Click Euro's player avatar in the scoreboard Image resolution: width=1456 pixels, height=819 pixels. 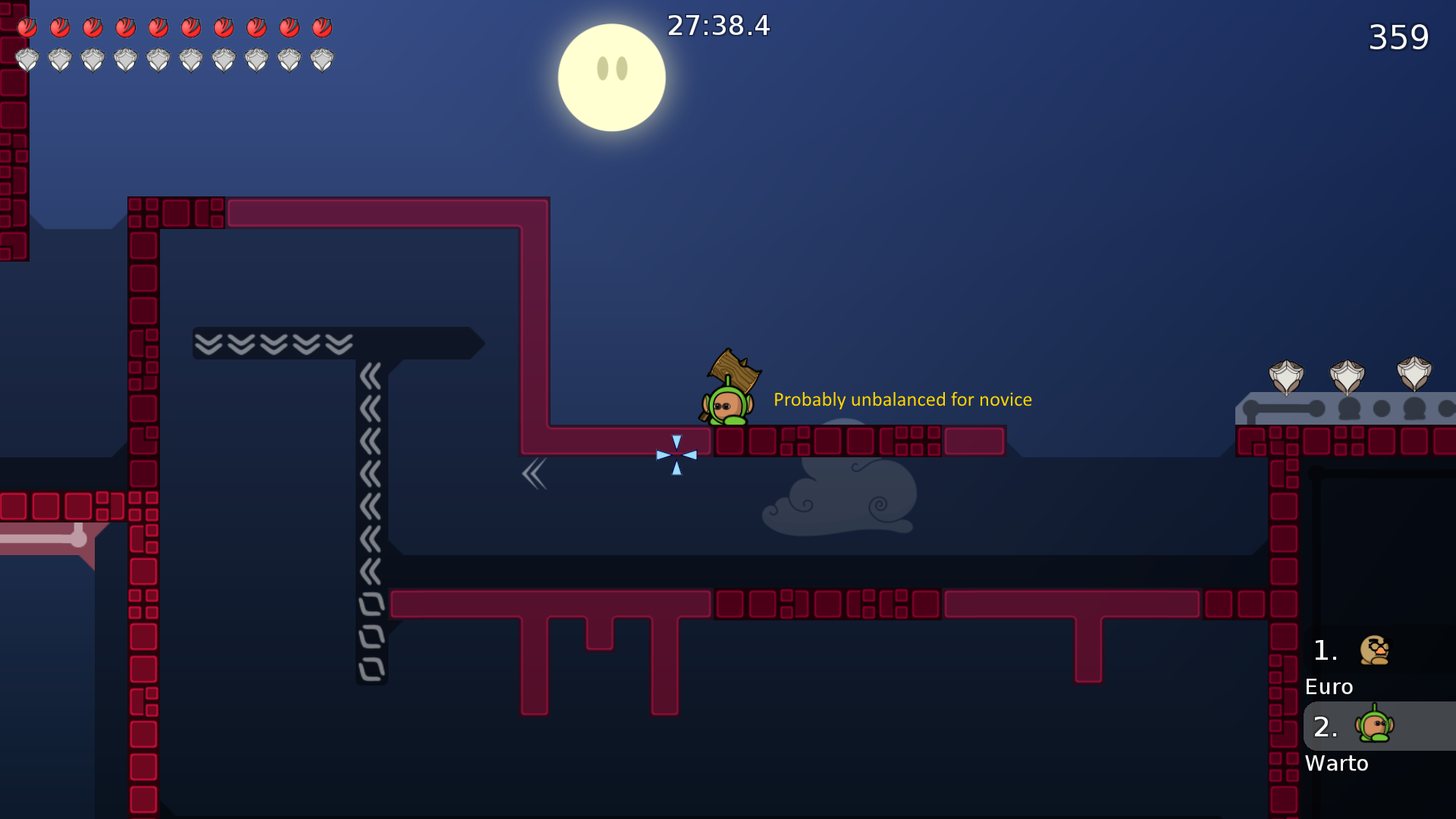[1375, 650]
